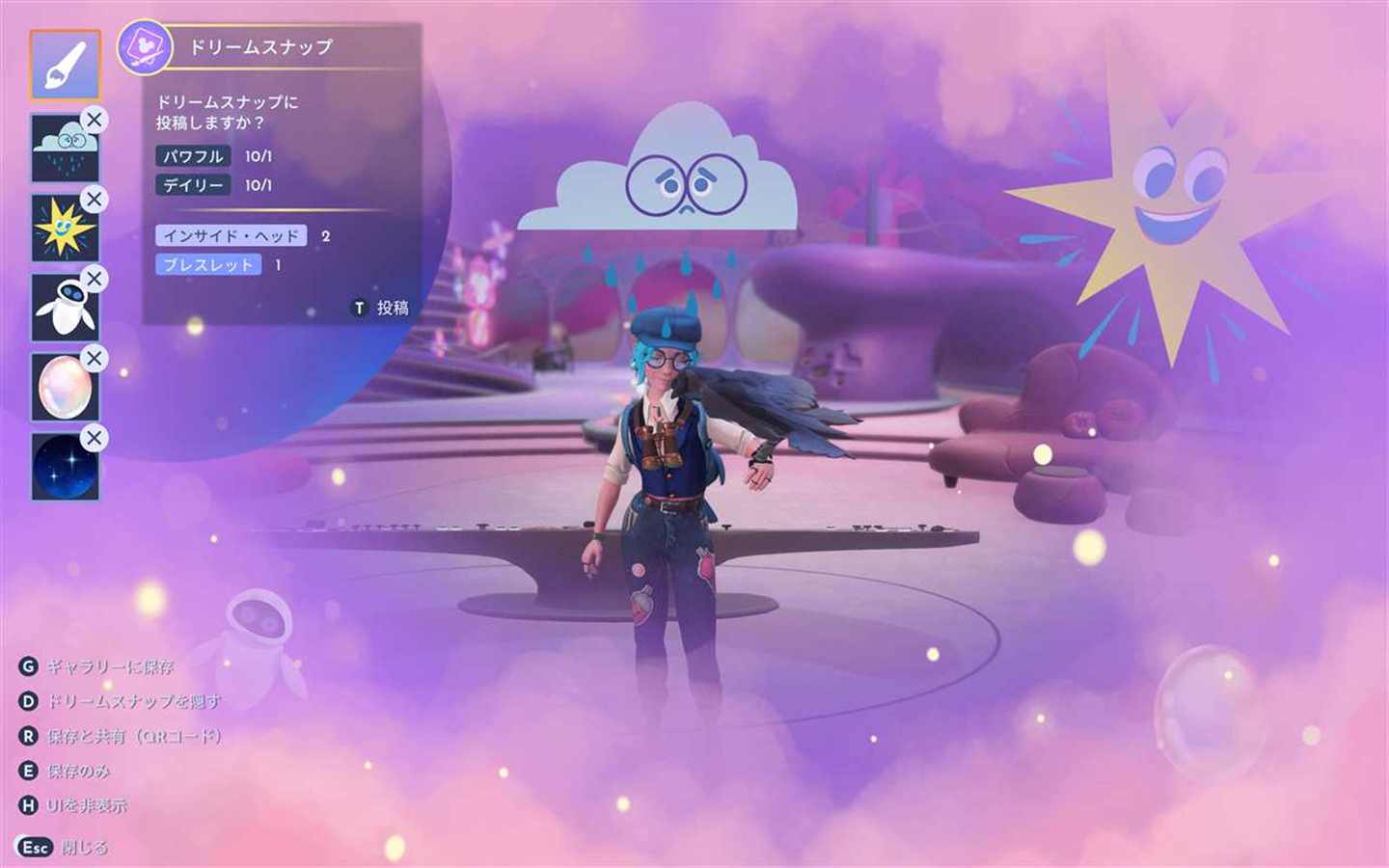Viewport: 1389px width, 868px height.
Task: Remove the starry night sky item
Action: [94, 438]
